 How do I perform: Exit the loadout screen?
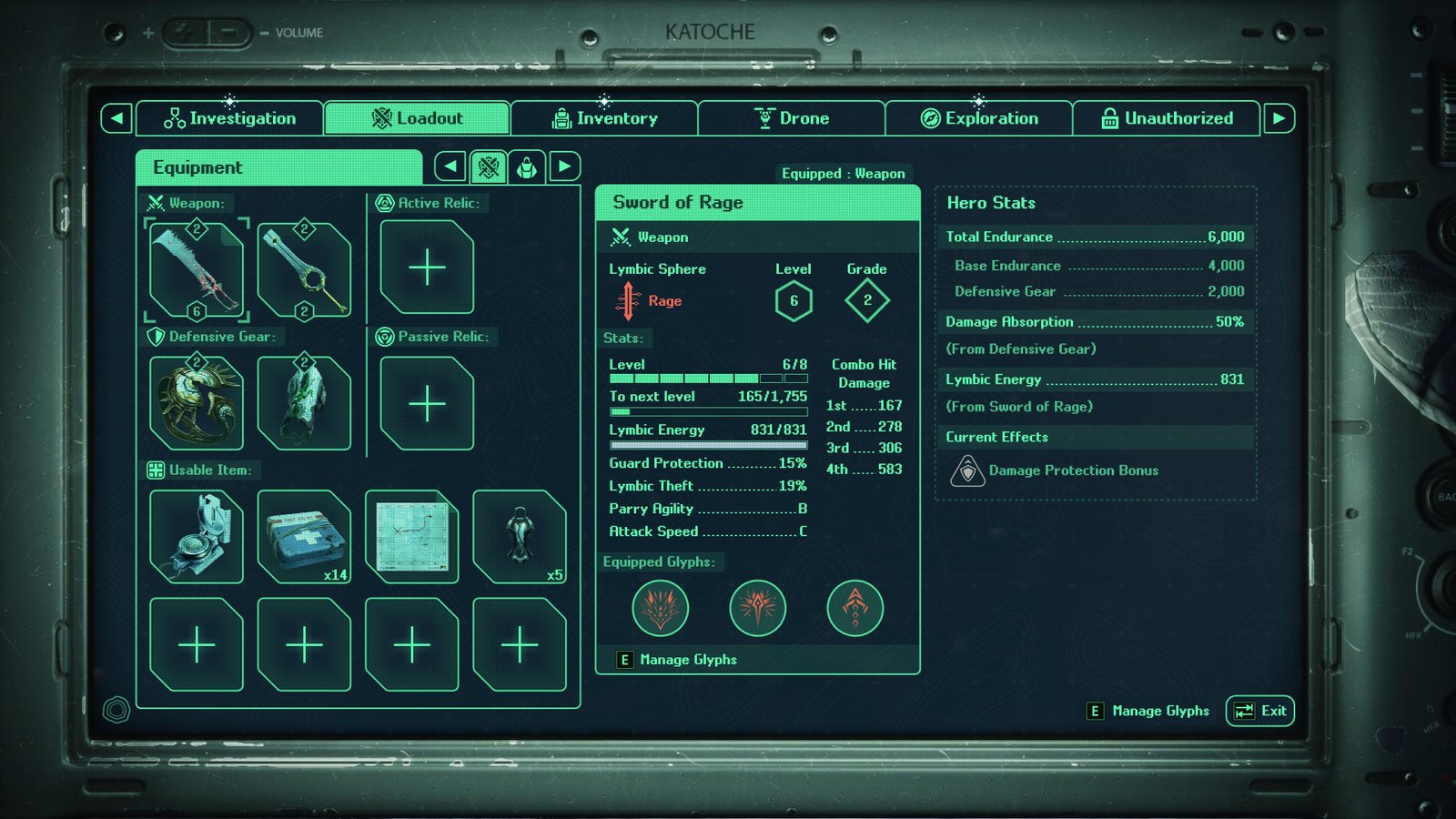click(x=1260, y=711)
